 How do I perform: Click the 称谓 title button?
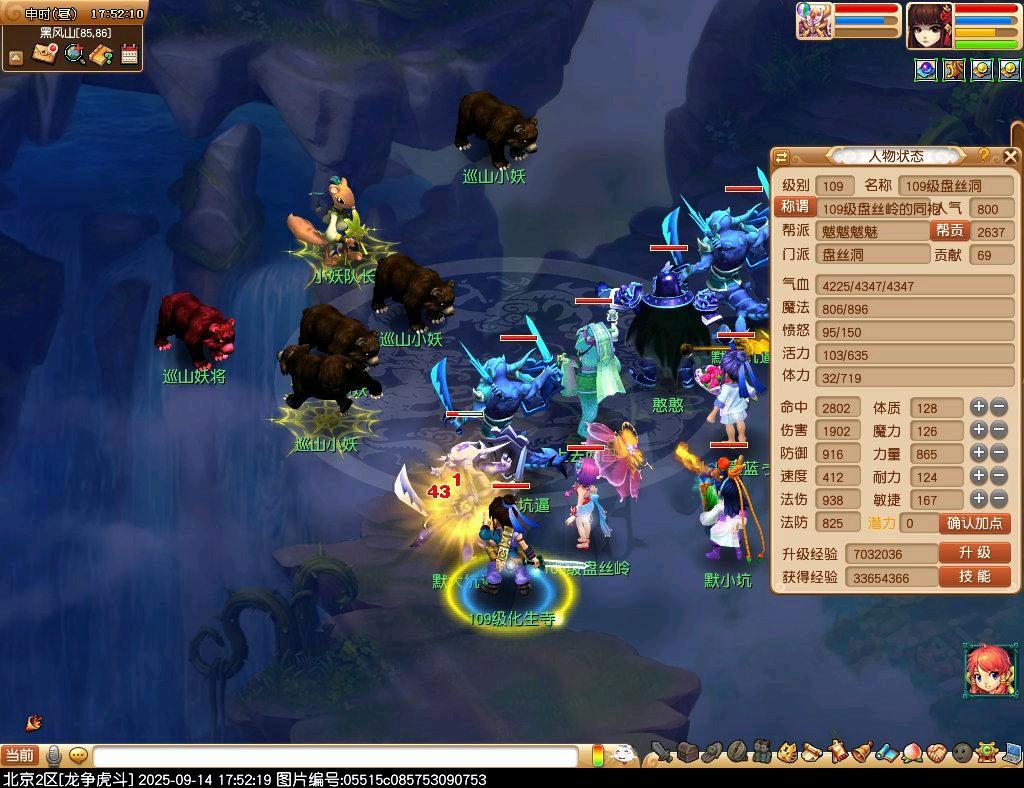coord(795,207)
